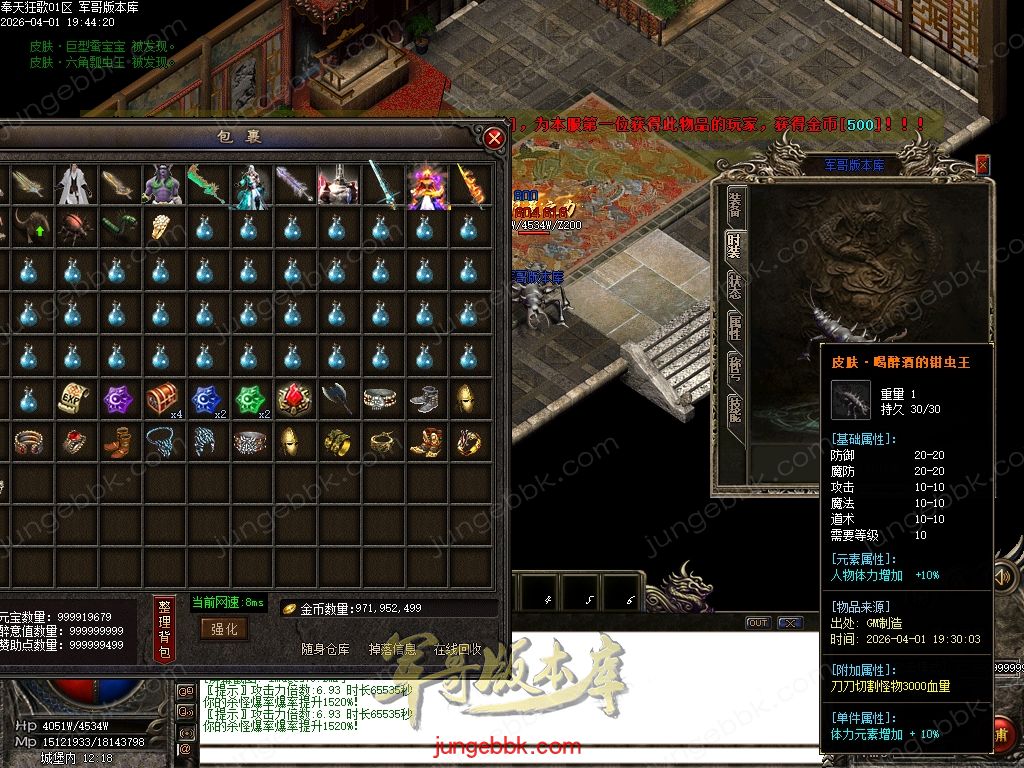Select the purple-skinned demon skin item
Image resolution: width=1024 pixels, height=768 pixels.
coord(160,185)
